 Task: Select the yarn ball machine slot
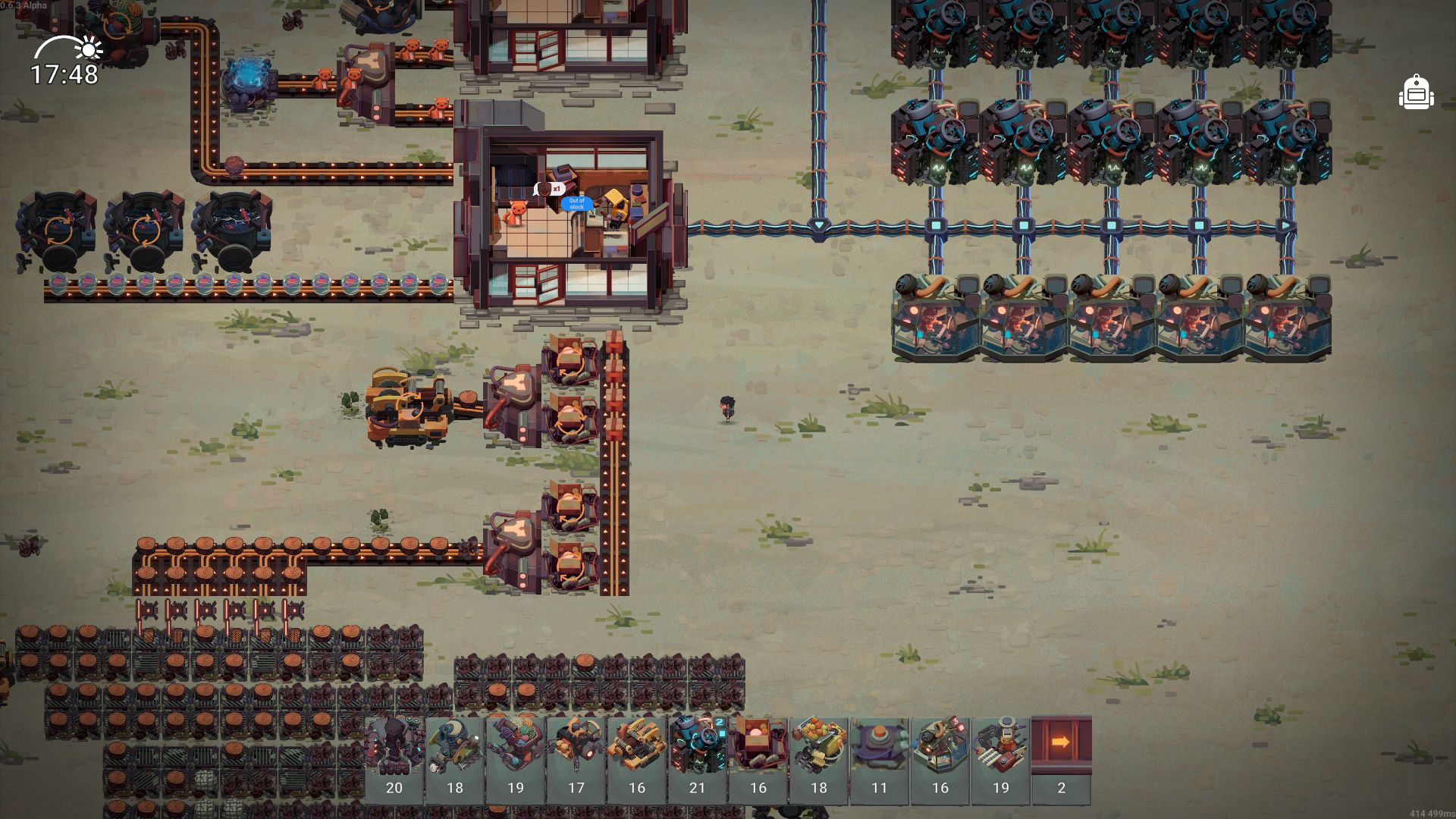[x=516, y=758]
